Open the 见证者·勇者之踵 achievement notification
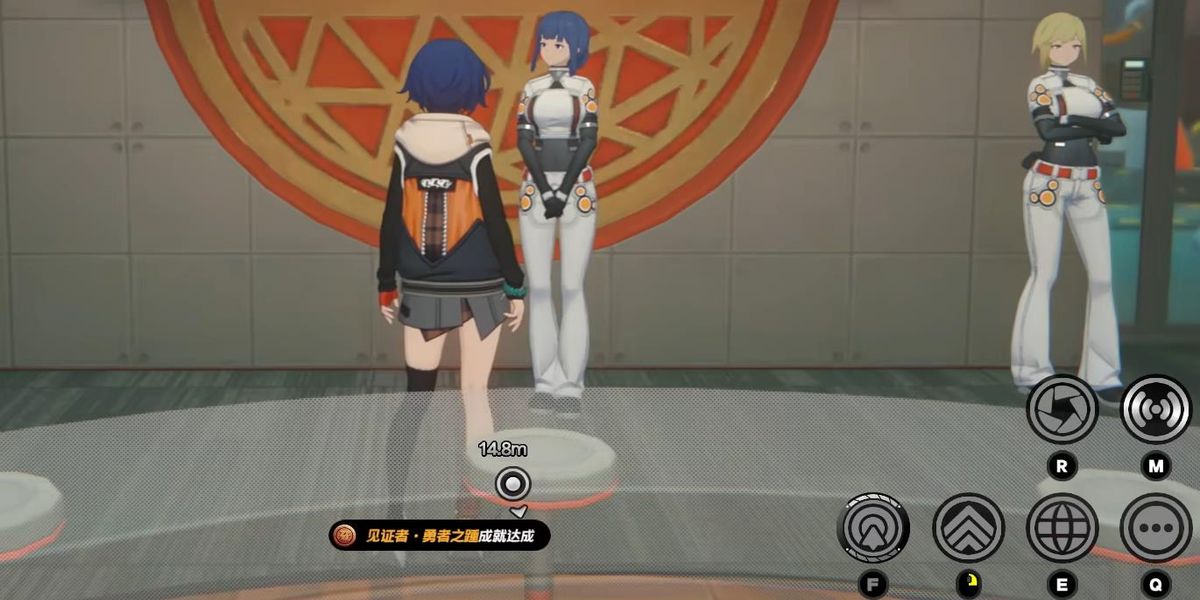The height and width of the screenshot is (600, 1200). [440, 536]
